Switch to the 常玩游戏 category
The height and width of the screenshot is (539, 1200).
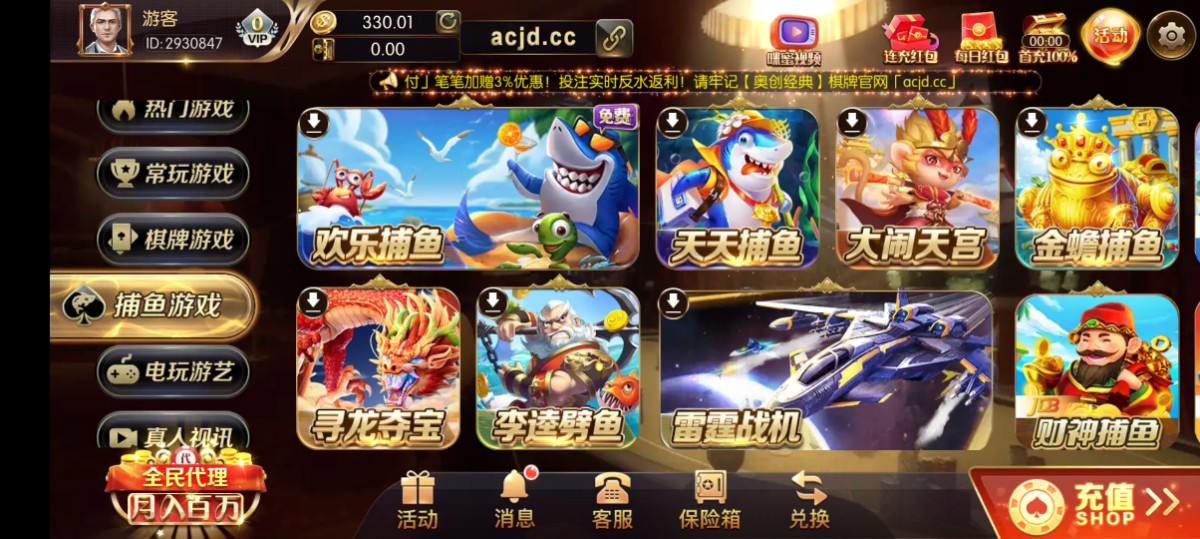(174, 173)
